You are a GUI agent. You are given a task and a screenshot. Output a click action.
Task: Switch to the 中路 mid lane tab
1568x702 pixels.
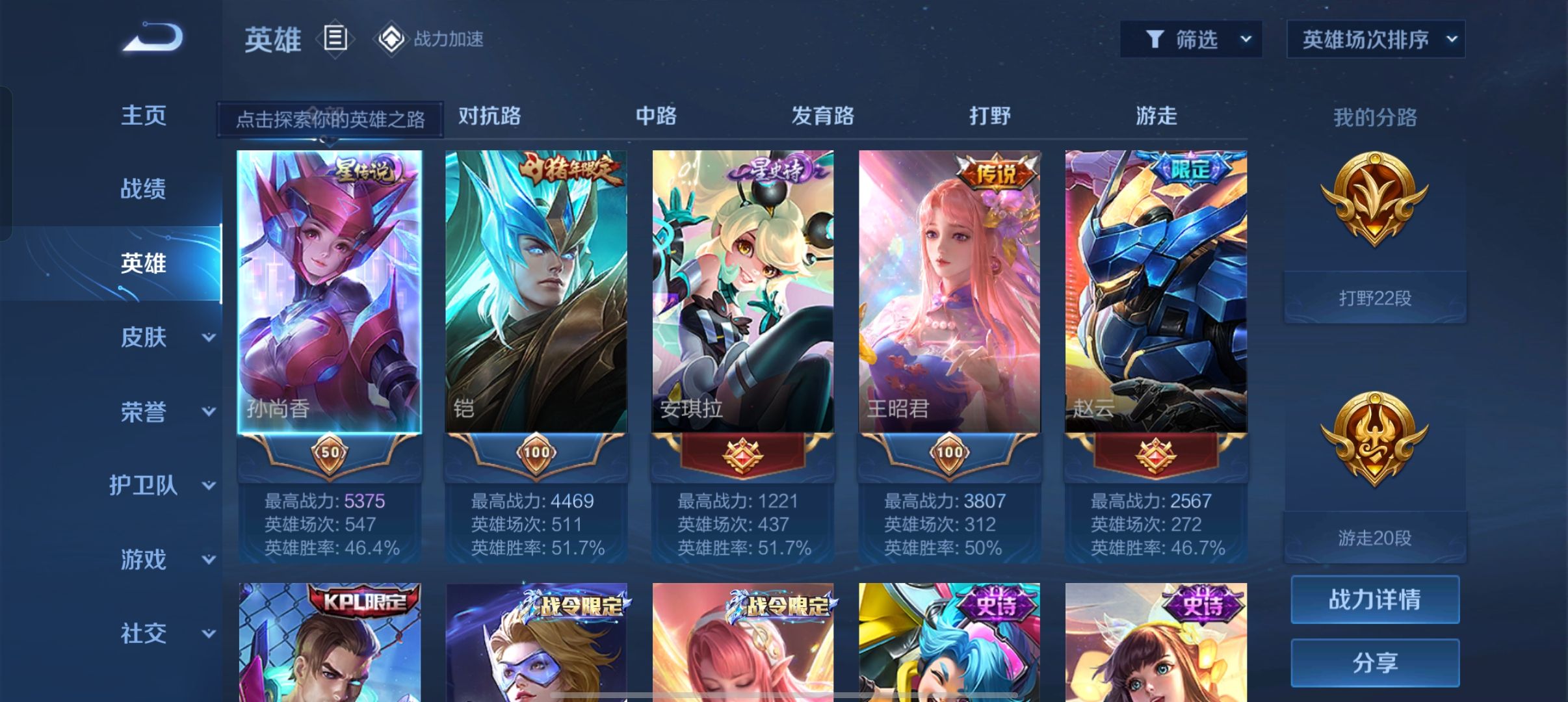point(656,116)
